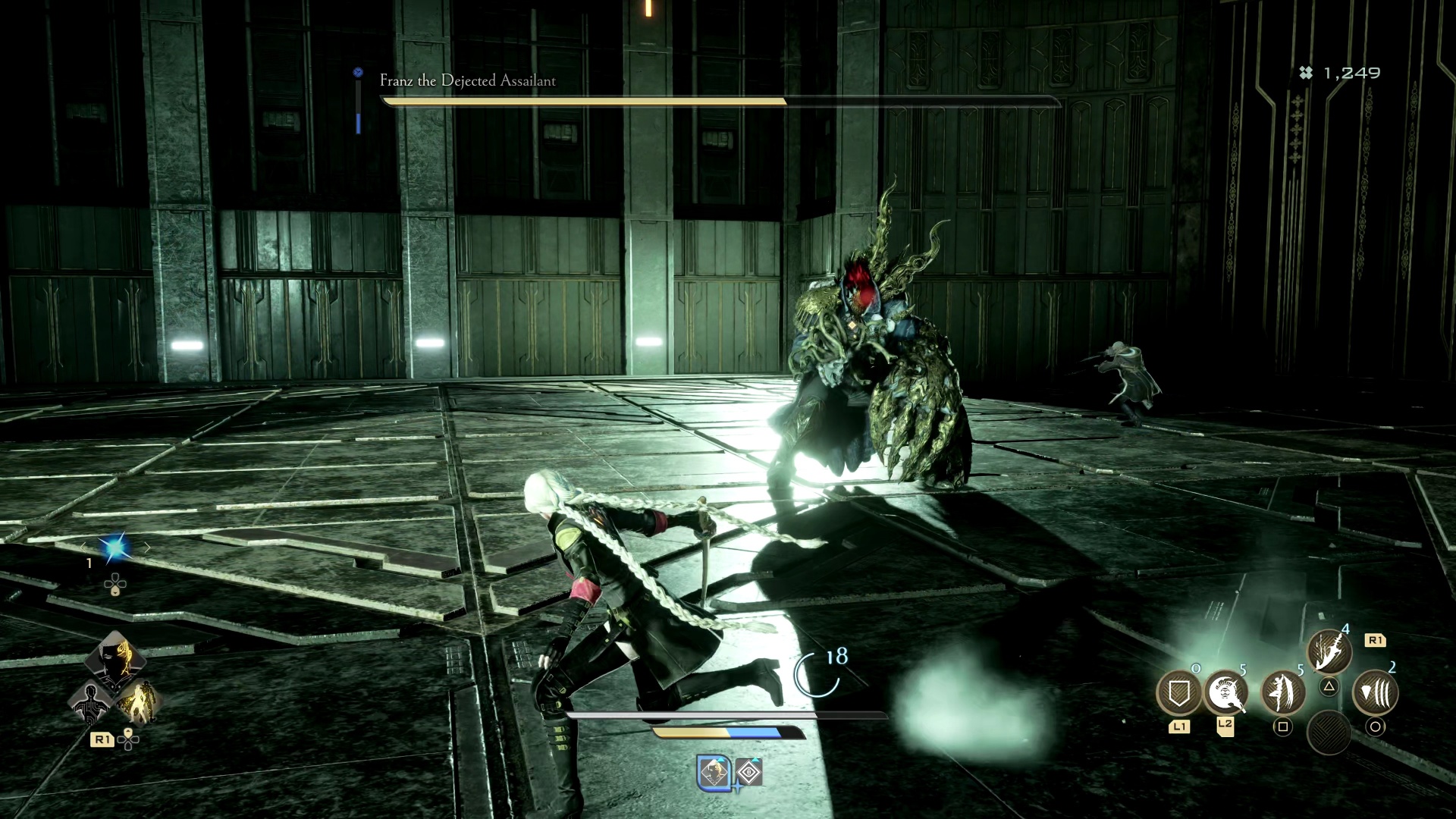
Task: Open the Triangle button ability slot
Action: tap(1329, 688)
